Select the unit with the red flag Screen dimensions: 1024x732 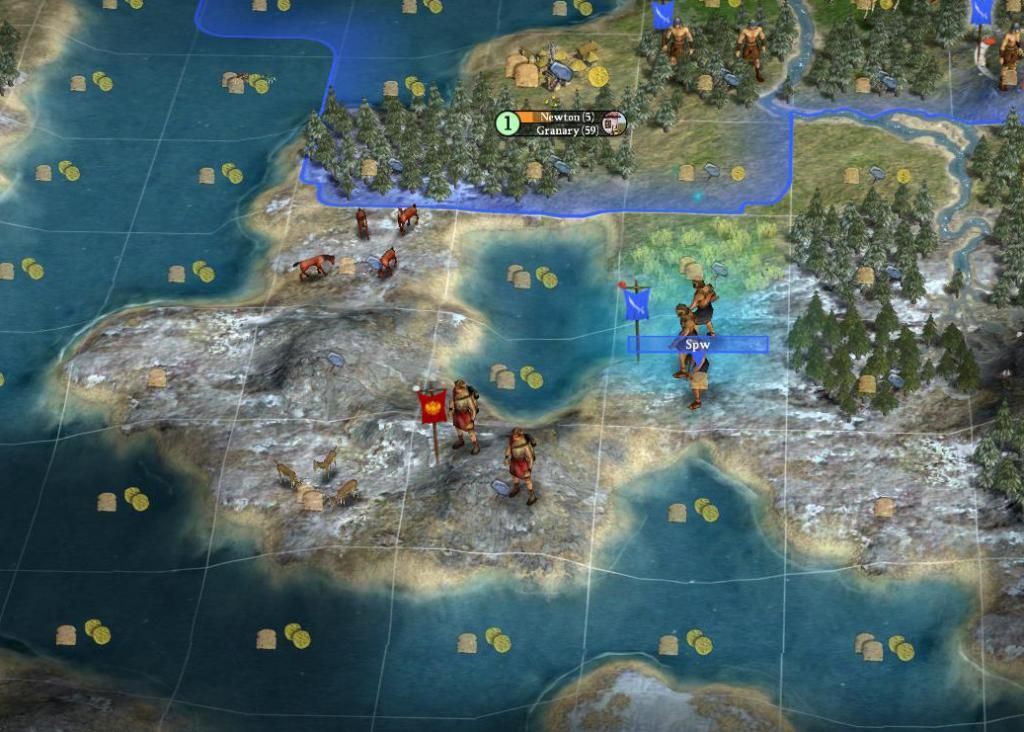[x=463, y=414]
